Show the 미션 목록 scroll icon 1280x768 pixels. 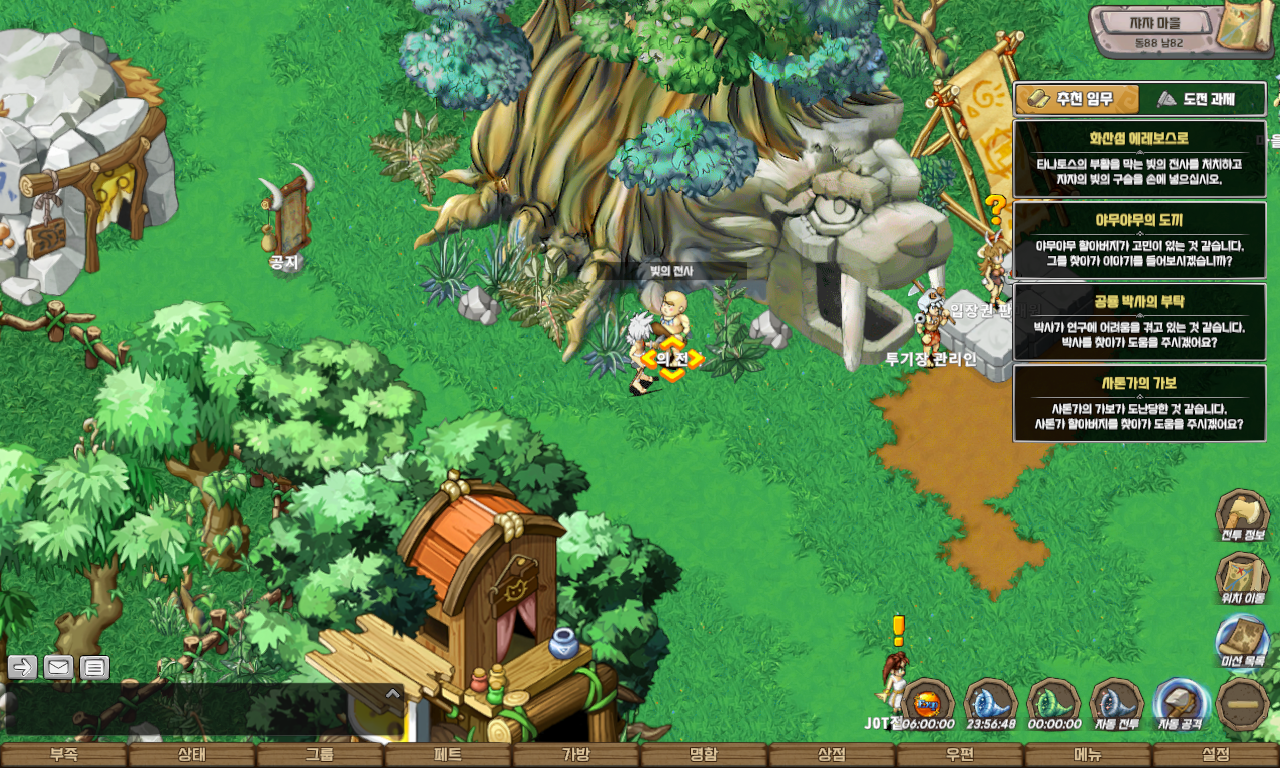point(1242,641)
